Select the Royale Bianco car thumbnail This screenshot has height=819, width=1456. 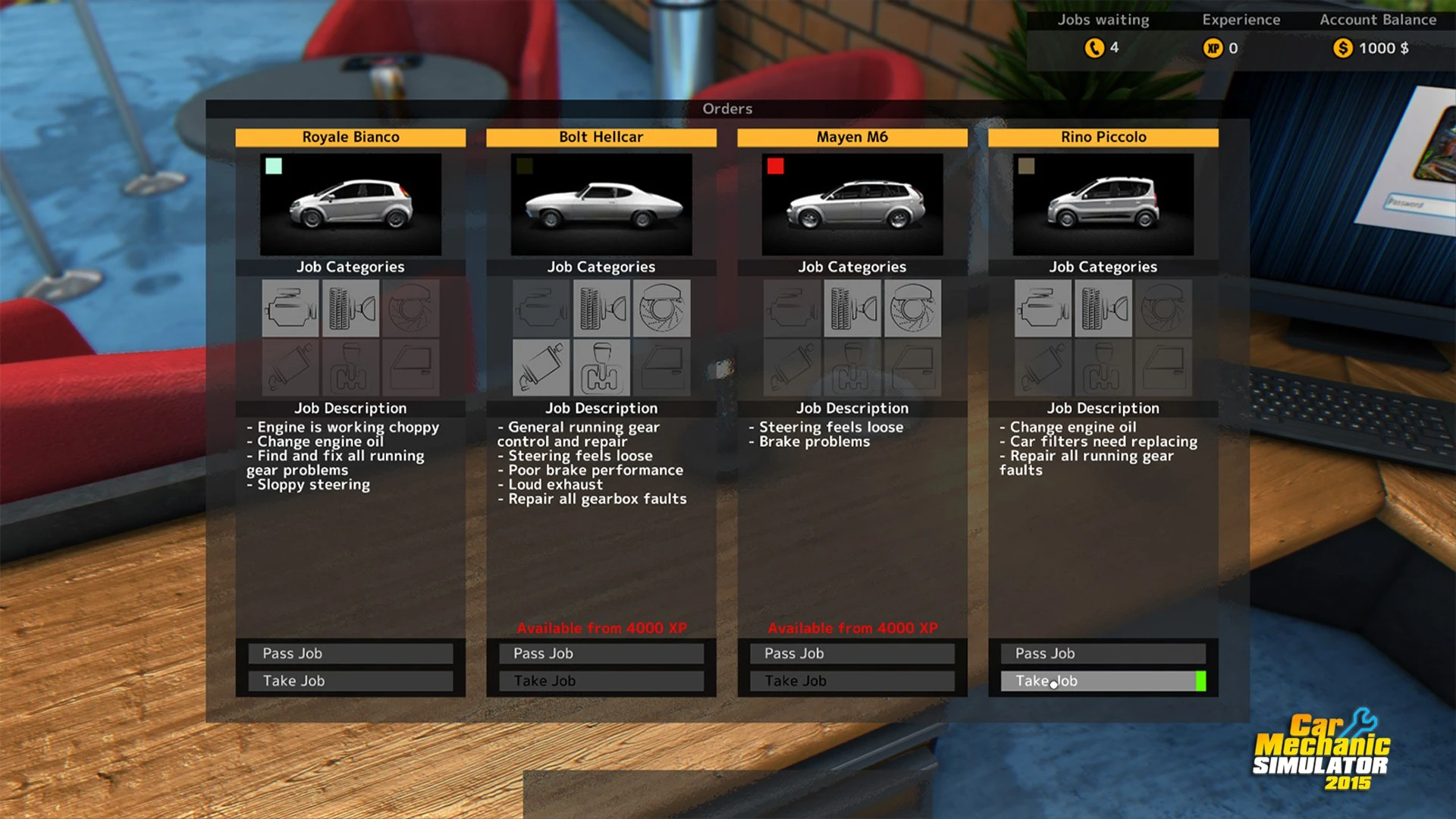click(350, 205)
